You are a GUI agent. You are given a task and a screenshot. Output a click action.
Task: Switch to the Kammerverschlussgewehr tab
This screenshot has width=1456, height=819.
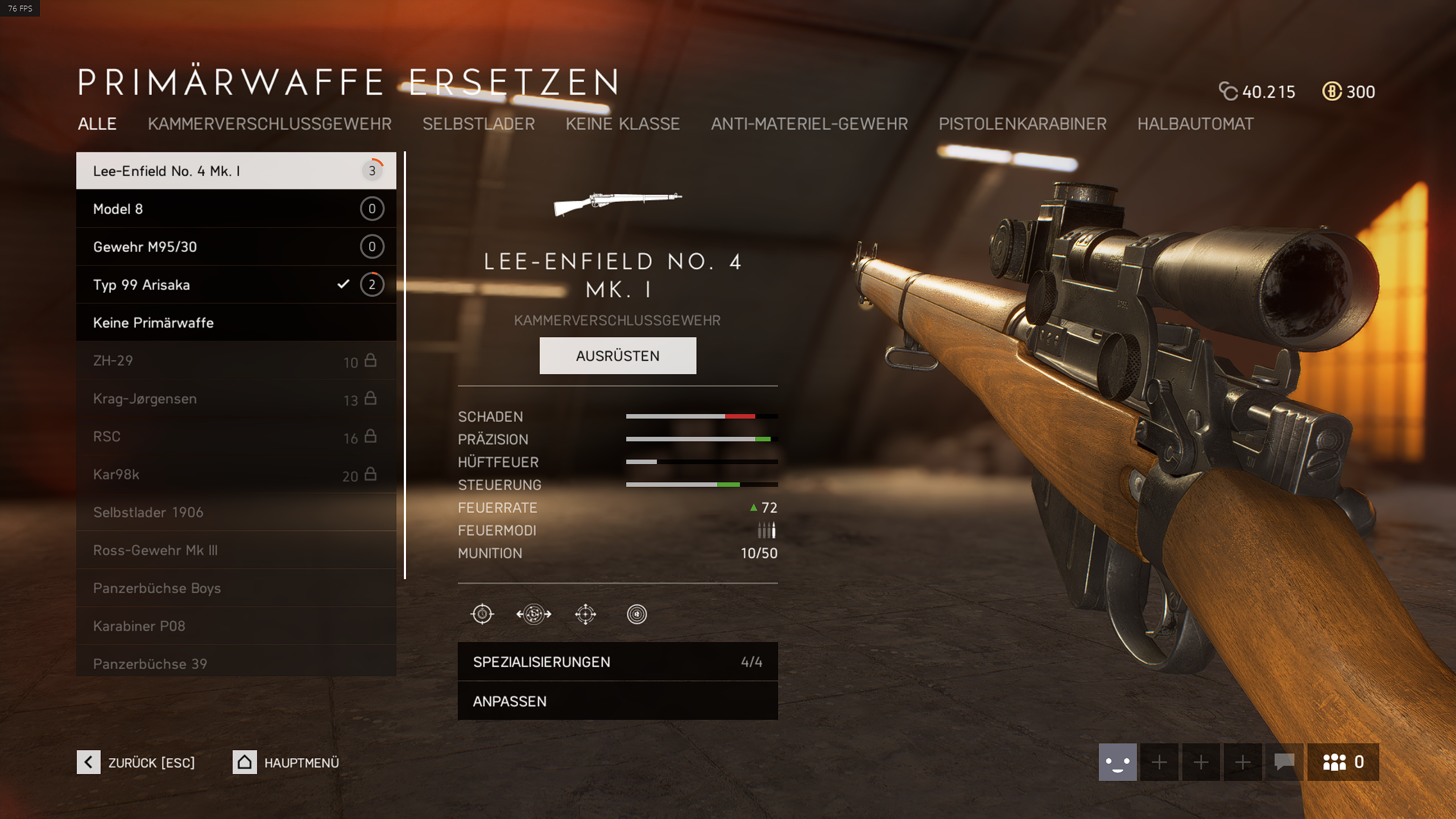pyautogui.click(x=270, y=124)
